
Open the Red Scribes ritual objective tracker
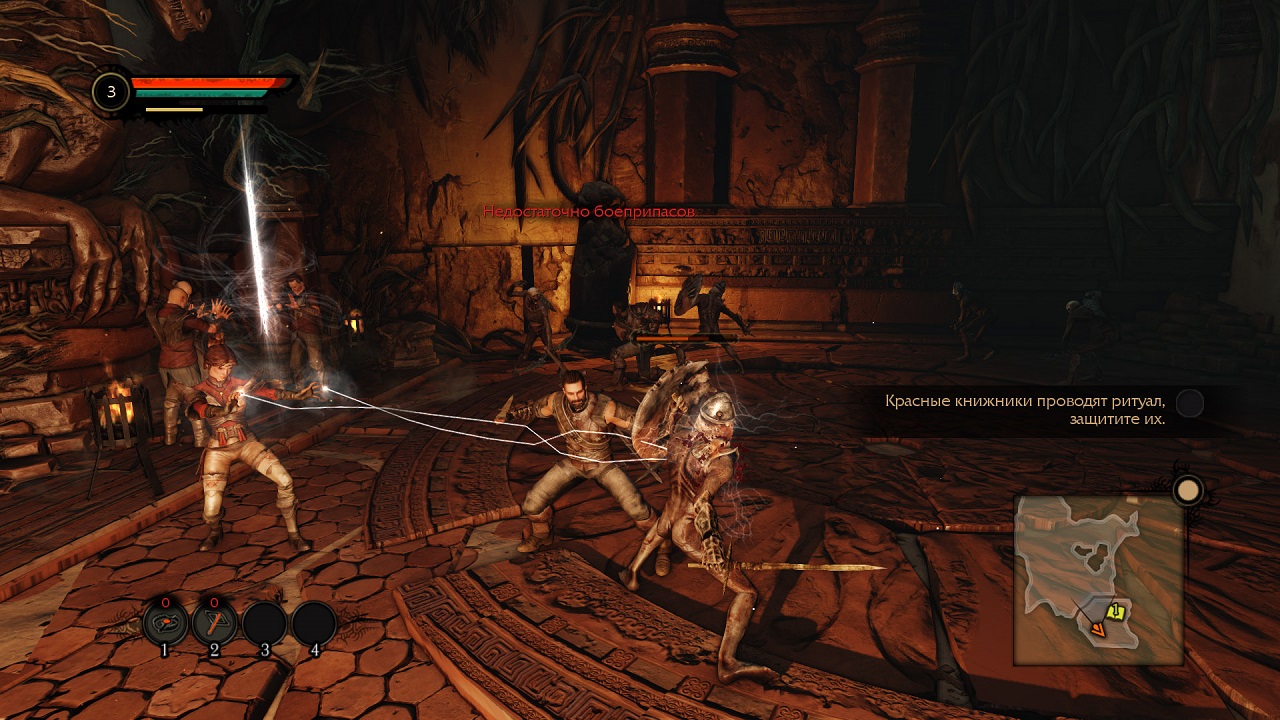click(x=1025, y=410)
